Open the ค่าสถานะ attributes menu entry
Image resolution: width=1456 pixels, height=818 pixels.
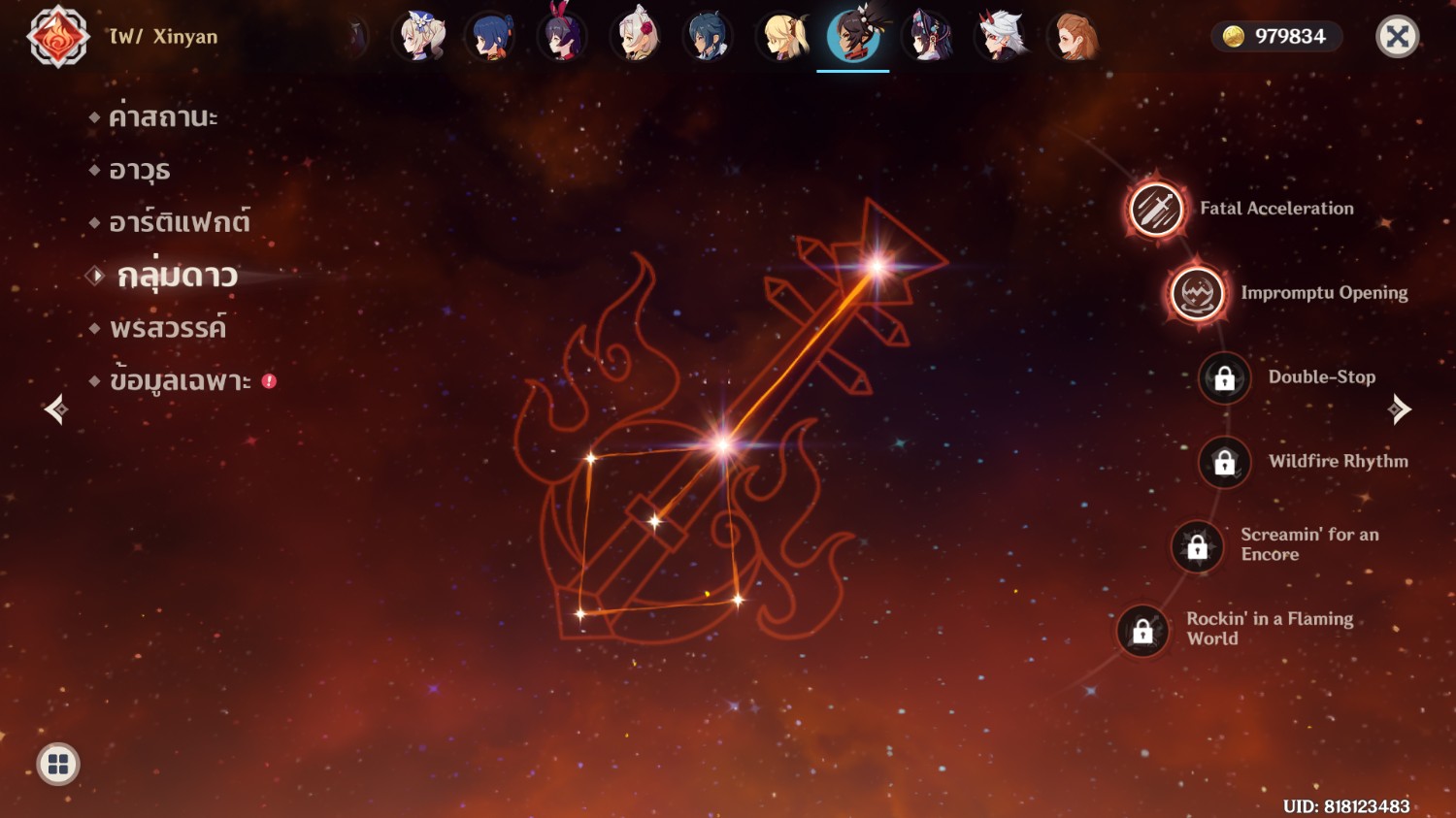[162, 117]
